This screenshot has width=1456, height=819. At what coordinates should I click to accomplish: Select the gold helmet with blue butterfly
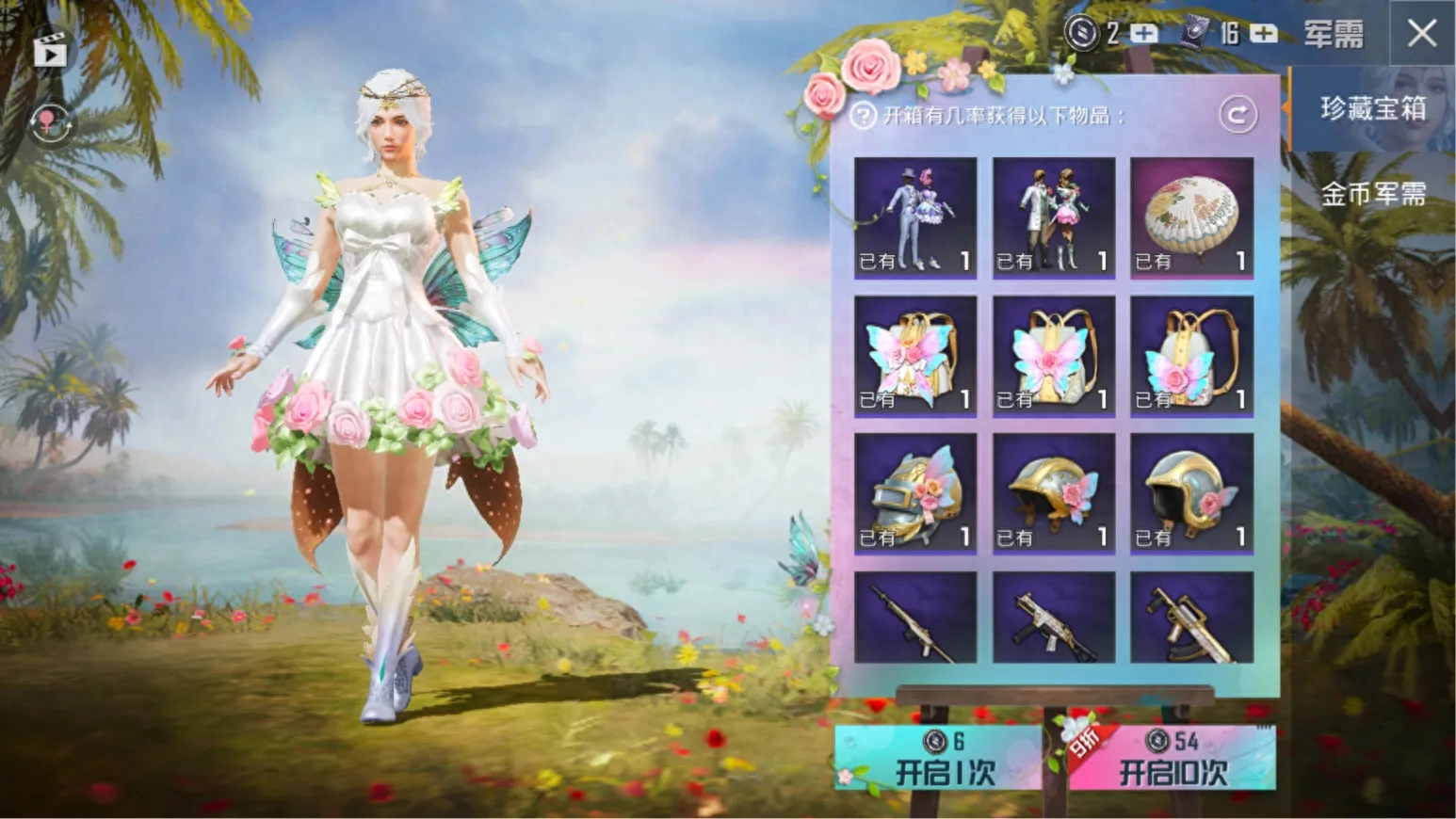tap(1054, 493)
